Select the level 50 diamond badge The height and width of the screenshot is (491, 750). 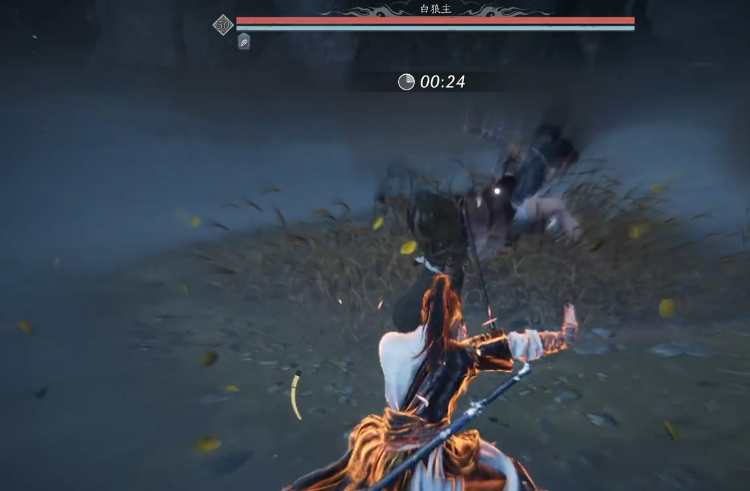coord(223,24)
